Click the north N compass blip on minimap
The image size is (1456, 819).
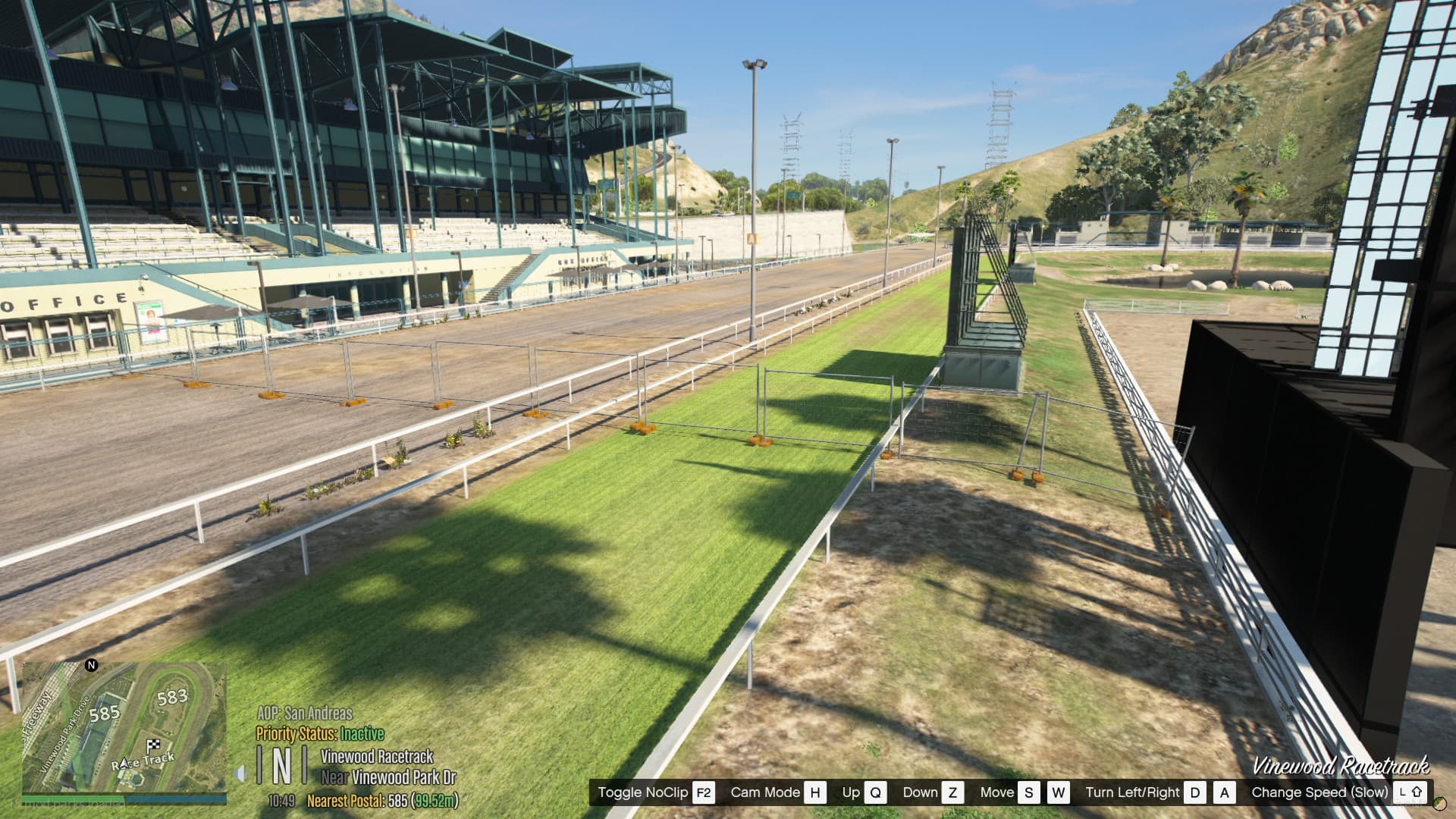click(x=91, y=666)
